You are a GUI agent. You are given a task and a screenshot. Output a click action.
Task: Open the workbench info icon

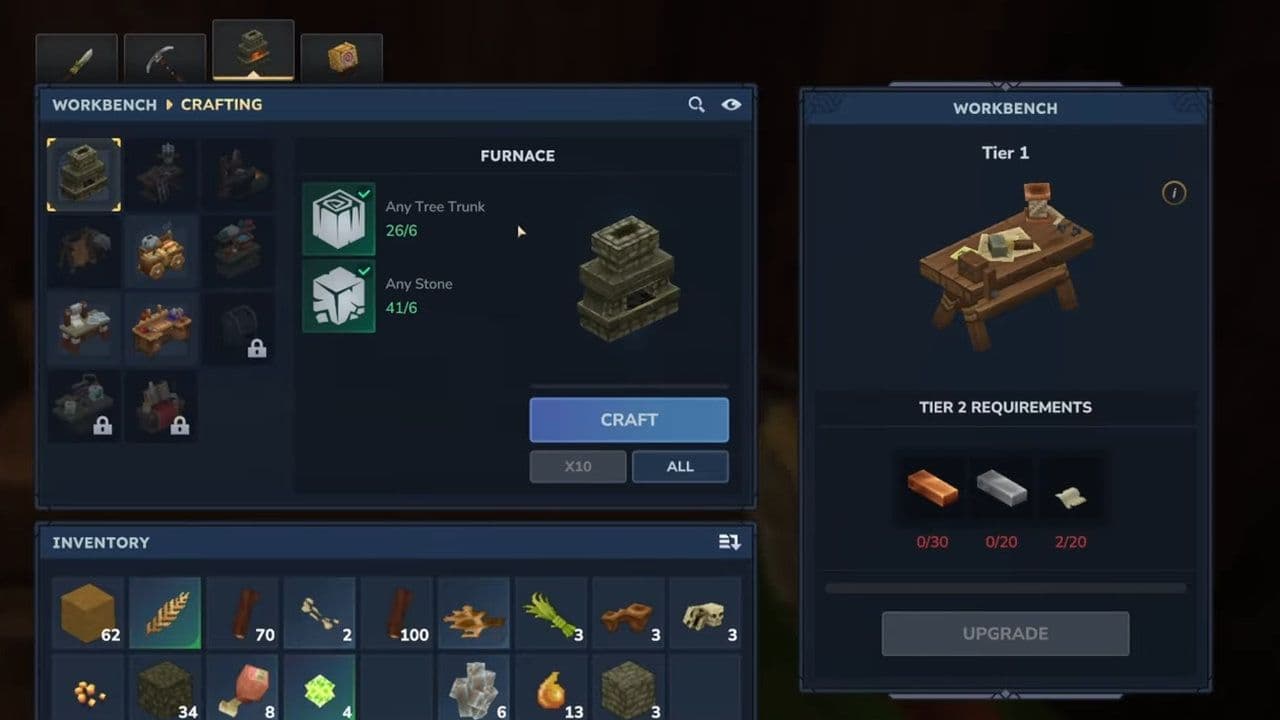1173,193
